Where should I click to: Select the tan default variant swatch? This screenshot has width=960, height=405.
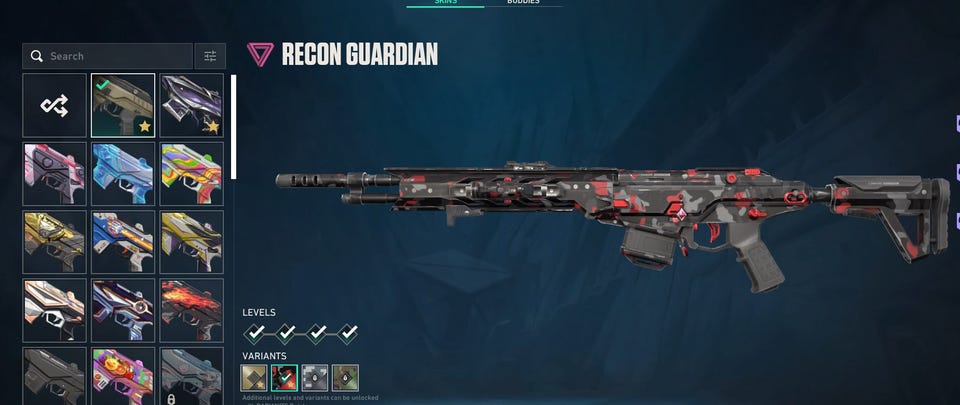[255, 377]
